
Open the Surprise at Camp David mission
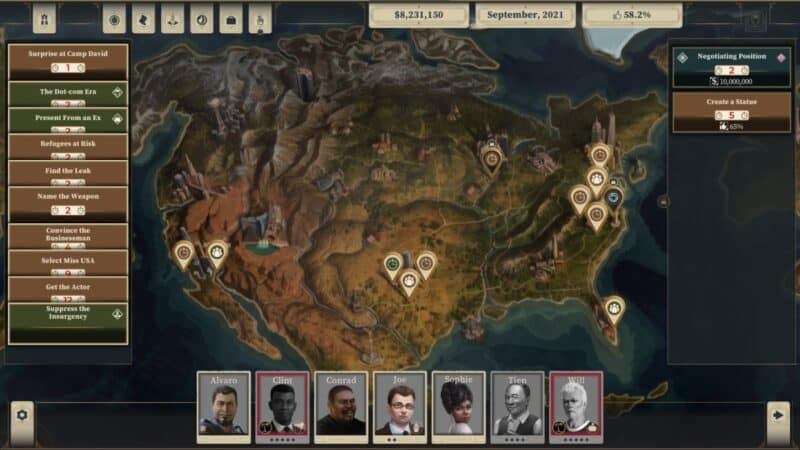tap(68, 60)
